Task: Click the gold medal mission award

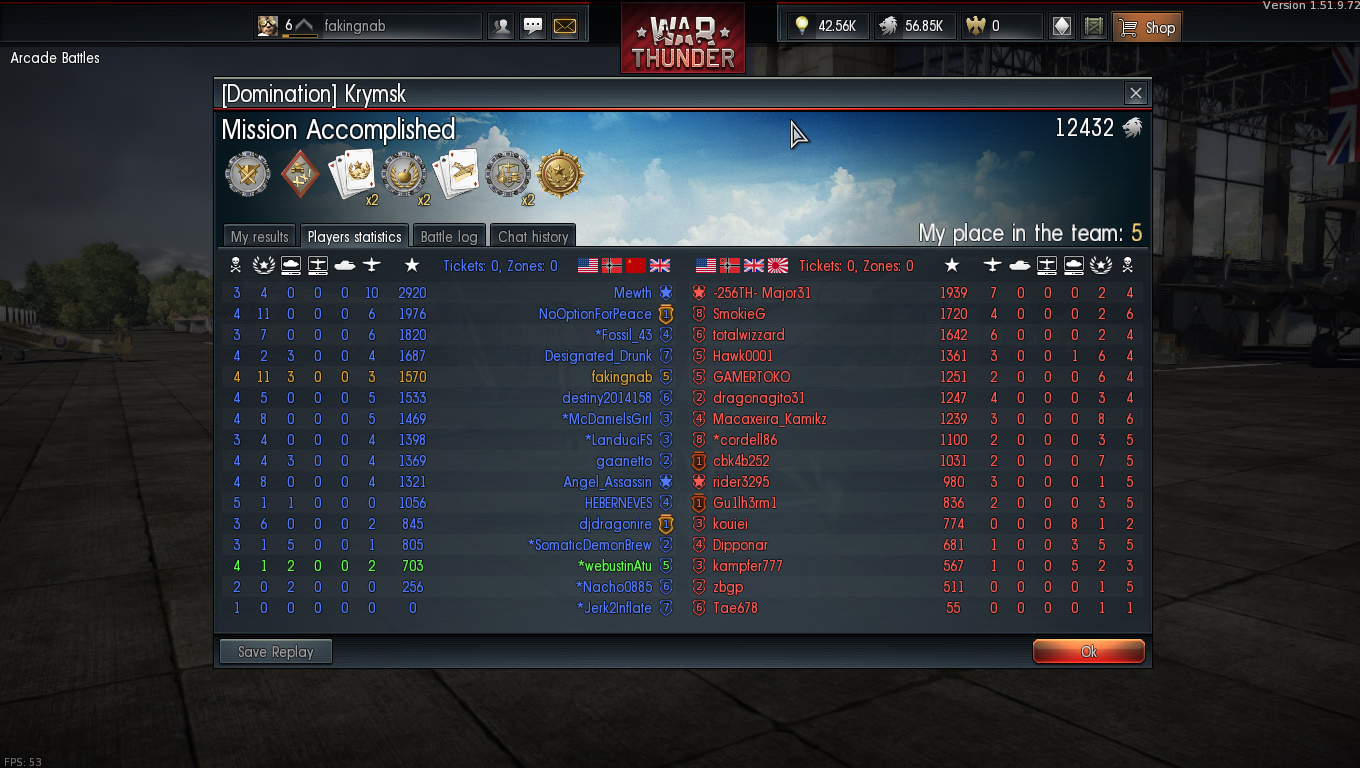Action: click(x=560, y=174)
